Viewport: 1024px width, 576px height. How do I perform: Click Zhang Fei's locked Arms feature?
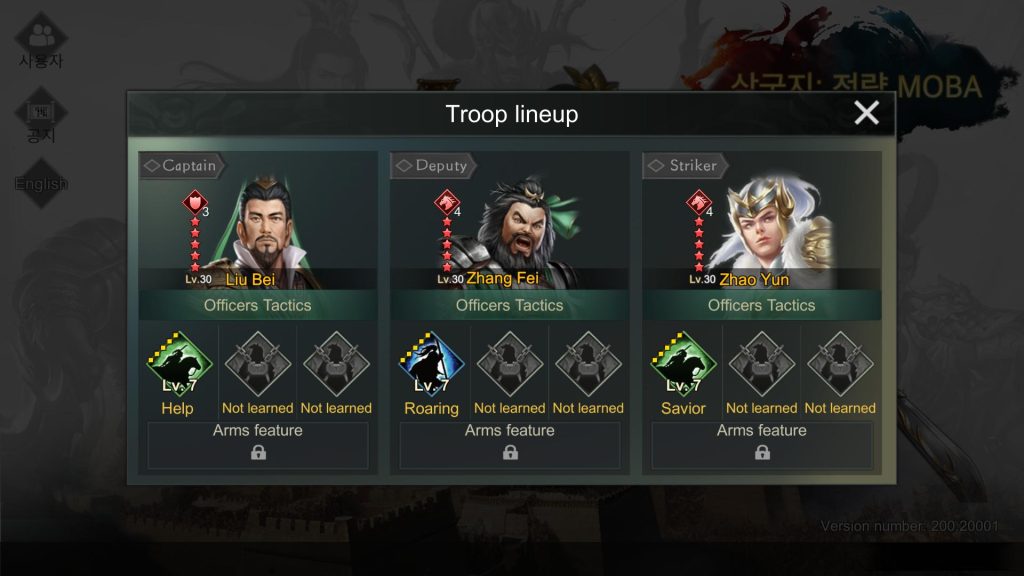point(510,446)
